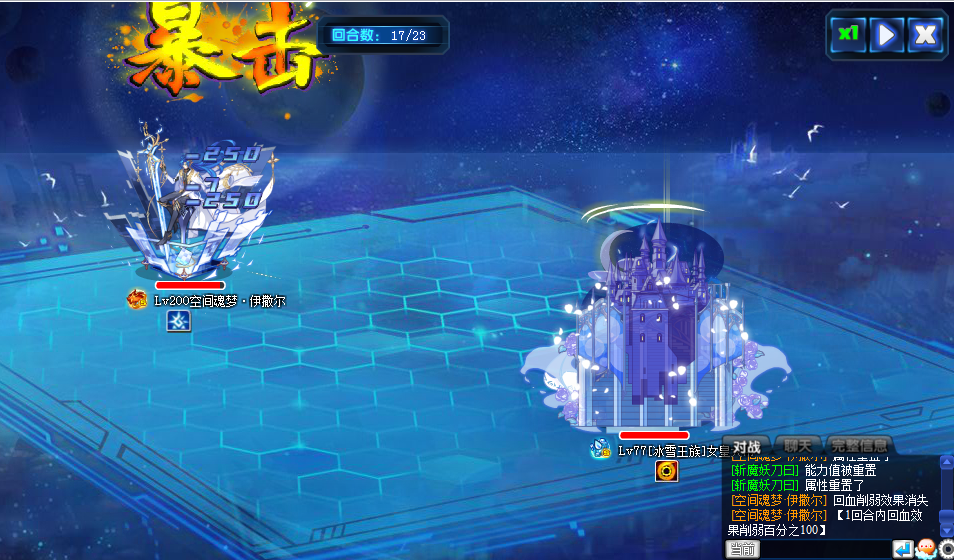This screenshot has width=954, height=560.
Task: Open the speech bubble emoji picker
Action: click(925, 549)
